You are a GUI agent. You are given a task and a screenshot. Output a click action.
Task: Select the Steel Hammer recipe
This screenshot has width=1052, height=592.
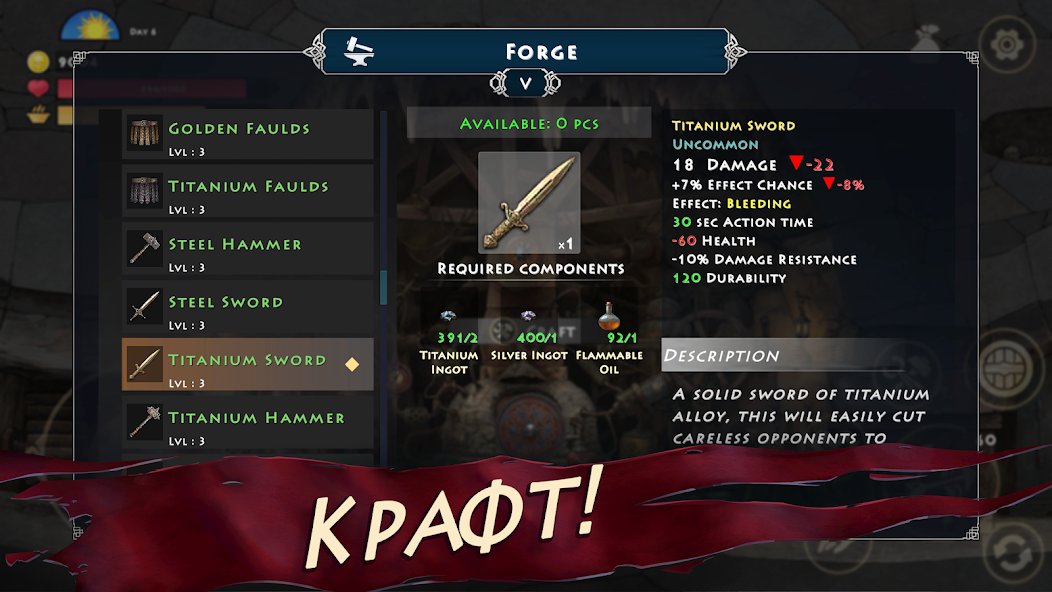[x=247, y=250]
